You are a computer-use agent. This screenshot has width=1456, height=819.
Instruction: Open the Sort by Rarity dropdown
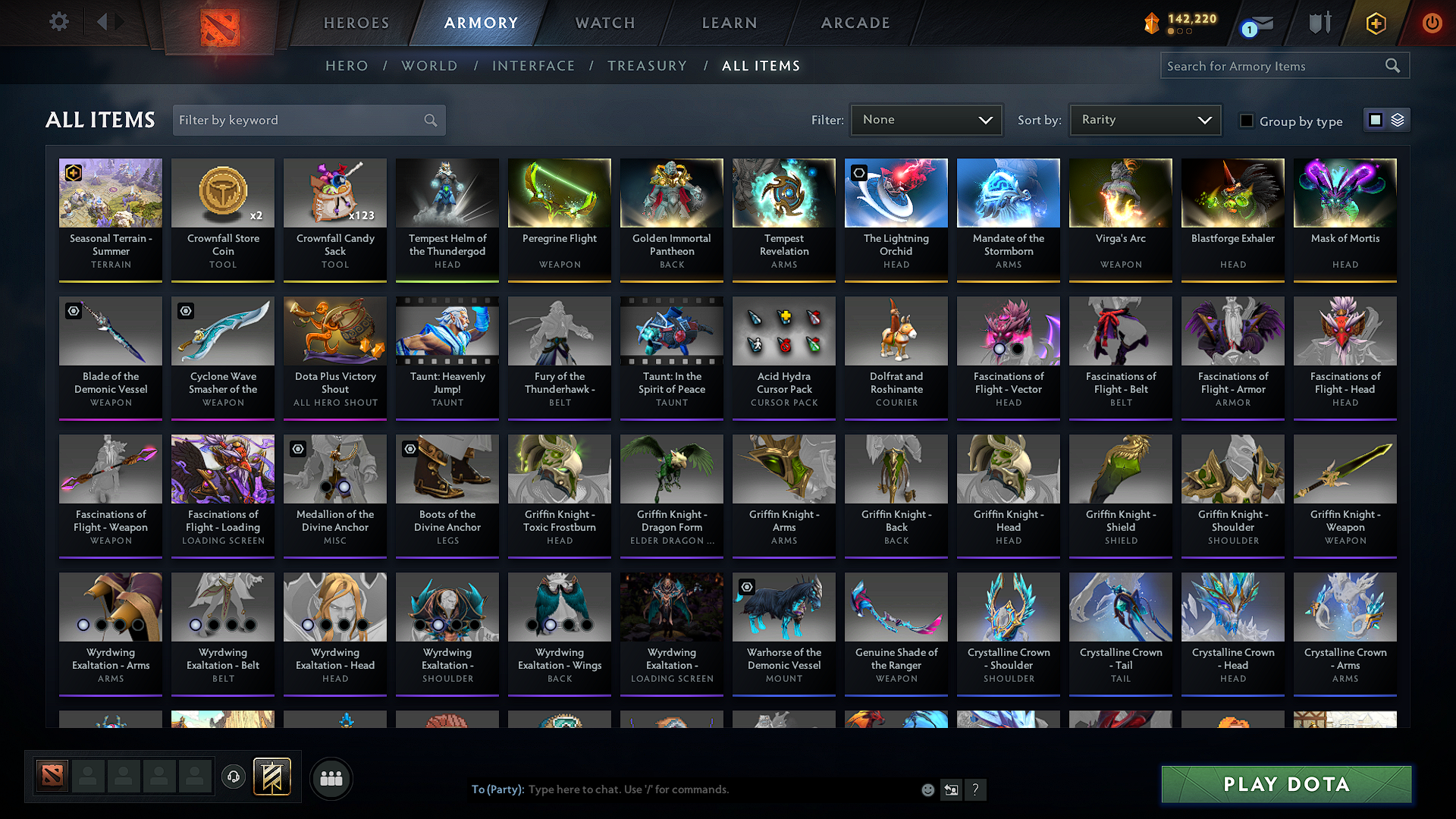(x=1144, y=119)
